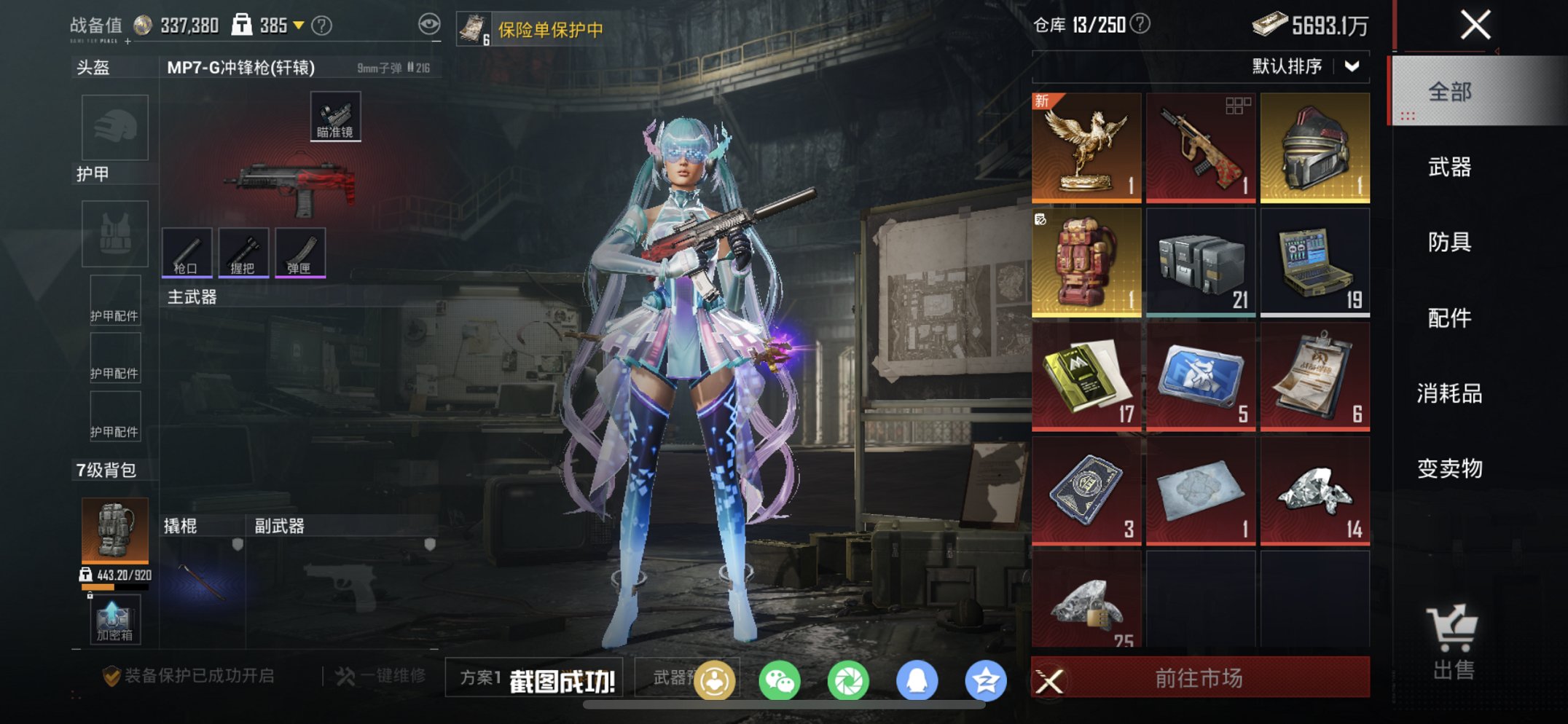Select the 弹匣 magazine attachment slot
The width and height of the screenshot is (1568, 724).
click(x=301, y=253)
